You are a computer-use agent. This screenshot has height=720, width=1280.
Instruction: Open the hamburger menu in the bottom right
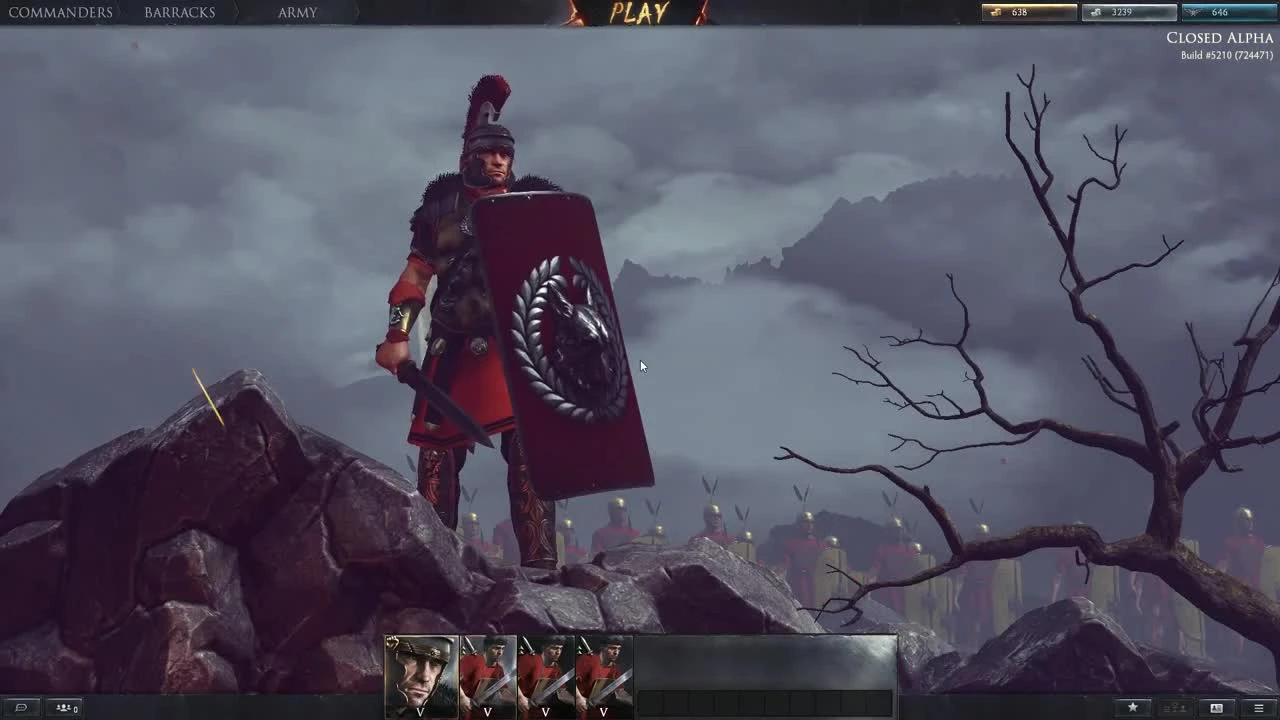point(1259,707)
